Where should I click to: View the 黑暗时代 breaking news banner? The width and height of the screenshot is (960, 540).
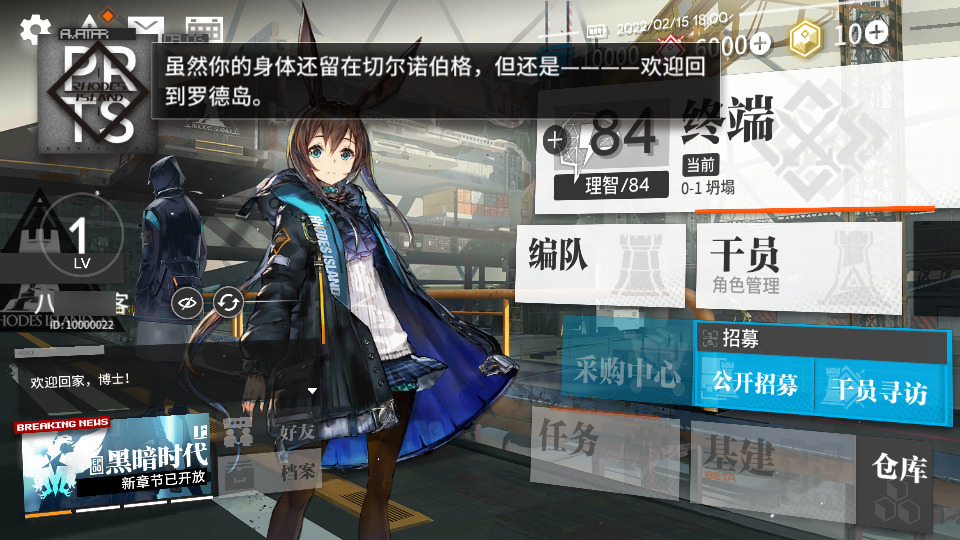(116, 460)
